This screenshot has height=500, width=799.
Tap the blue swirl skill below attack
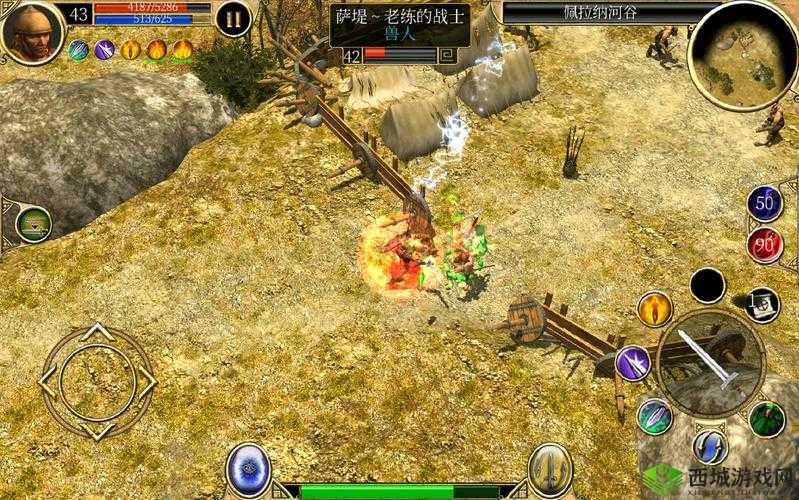[x=711, y=445]
